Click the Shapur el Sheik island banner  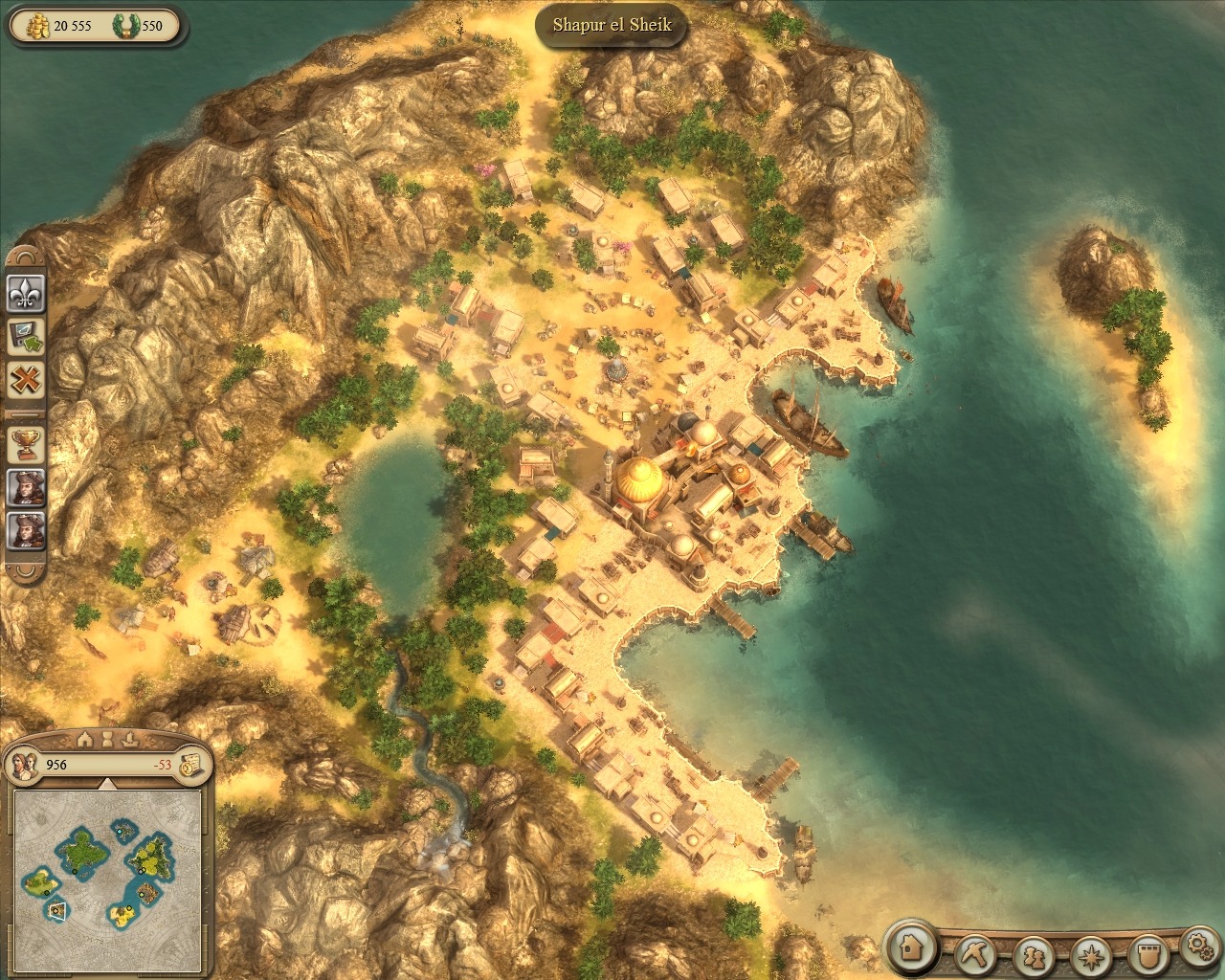612,25
